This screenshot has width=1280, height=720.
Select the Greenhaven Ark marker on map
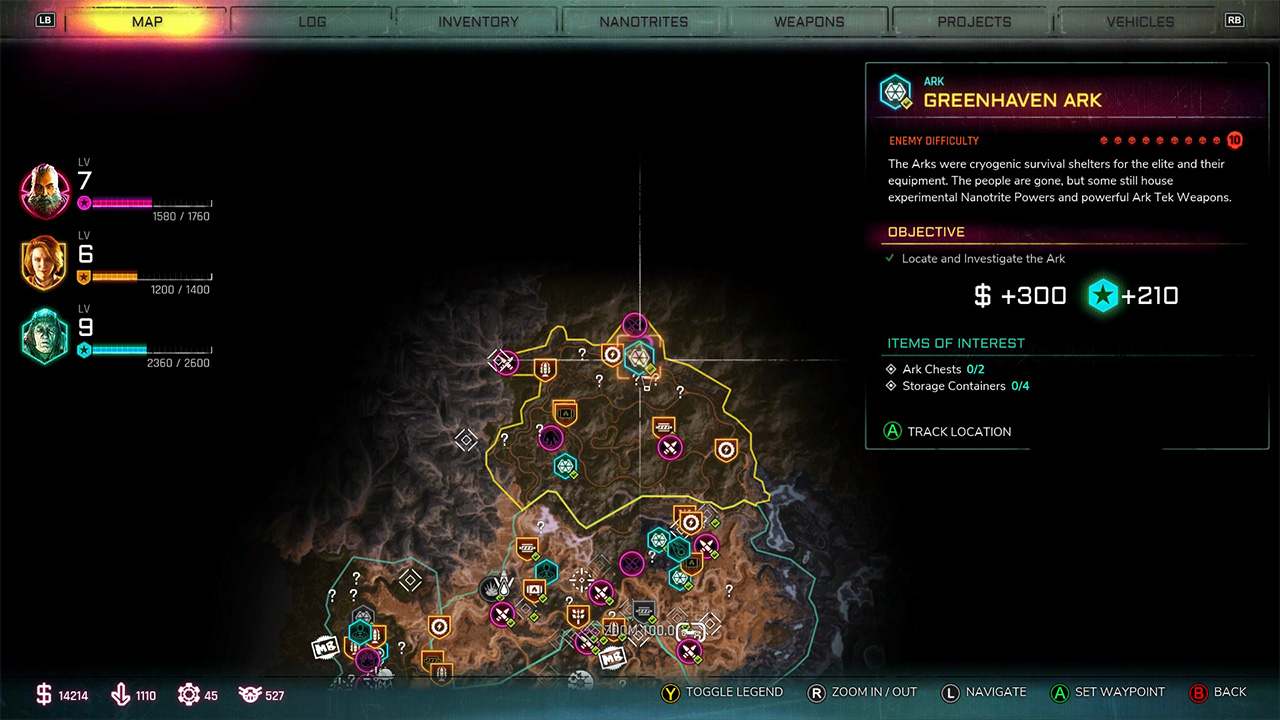637,357
